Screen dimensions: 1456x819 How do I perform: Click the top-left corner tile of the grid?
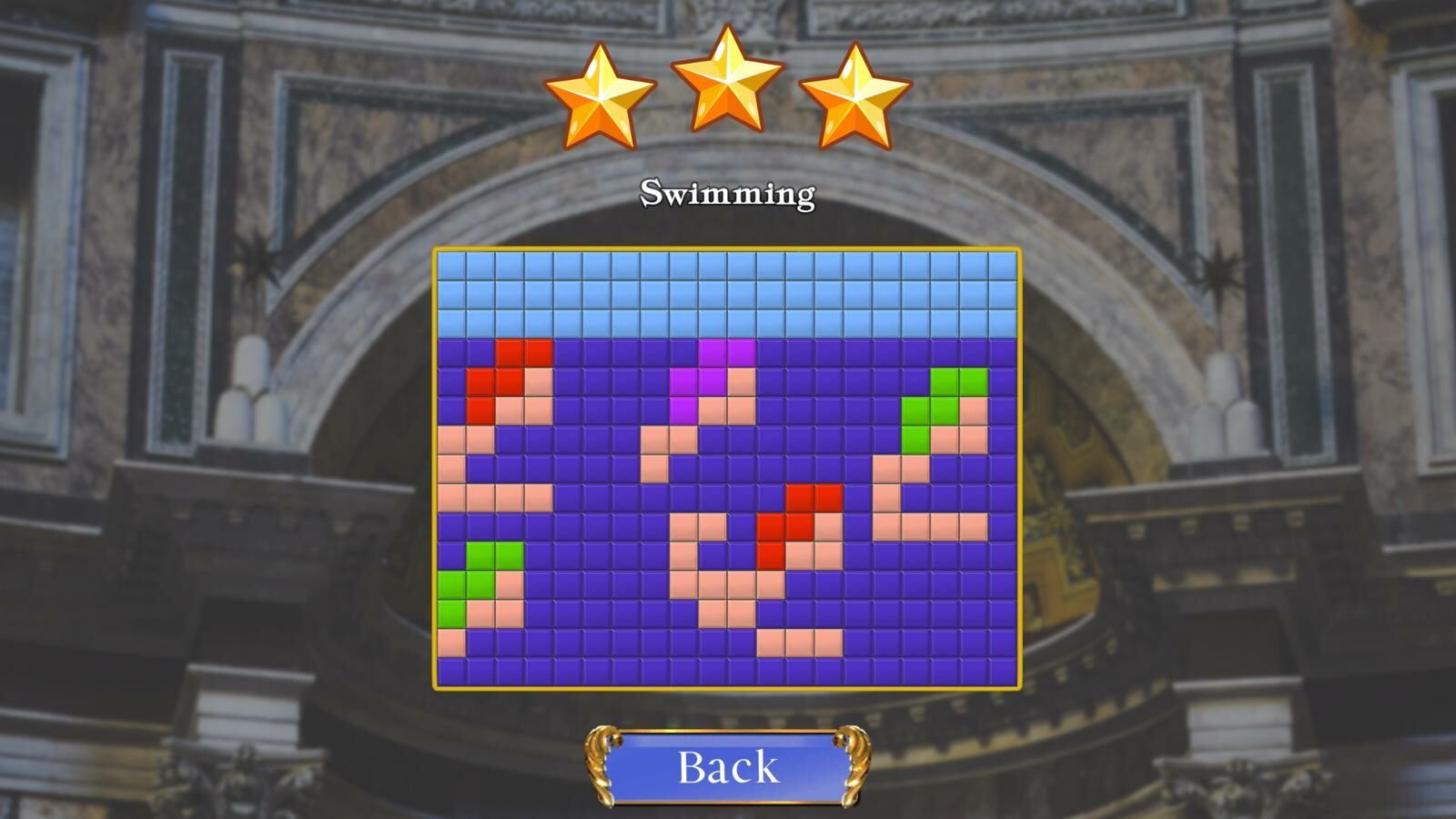pos(450,264)
